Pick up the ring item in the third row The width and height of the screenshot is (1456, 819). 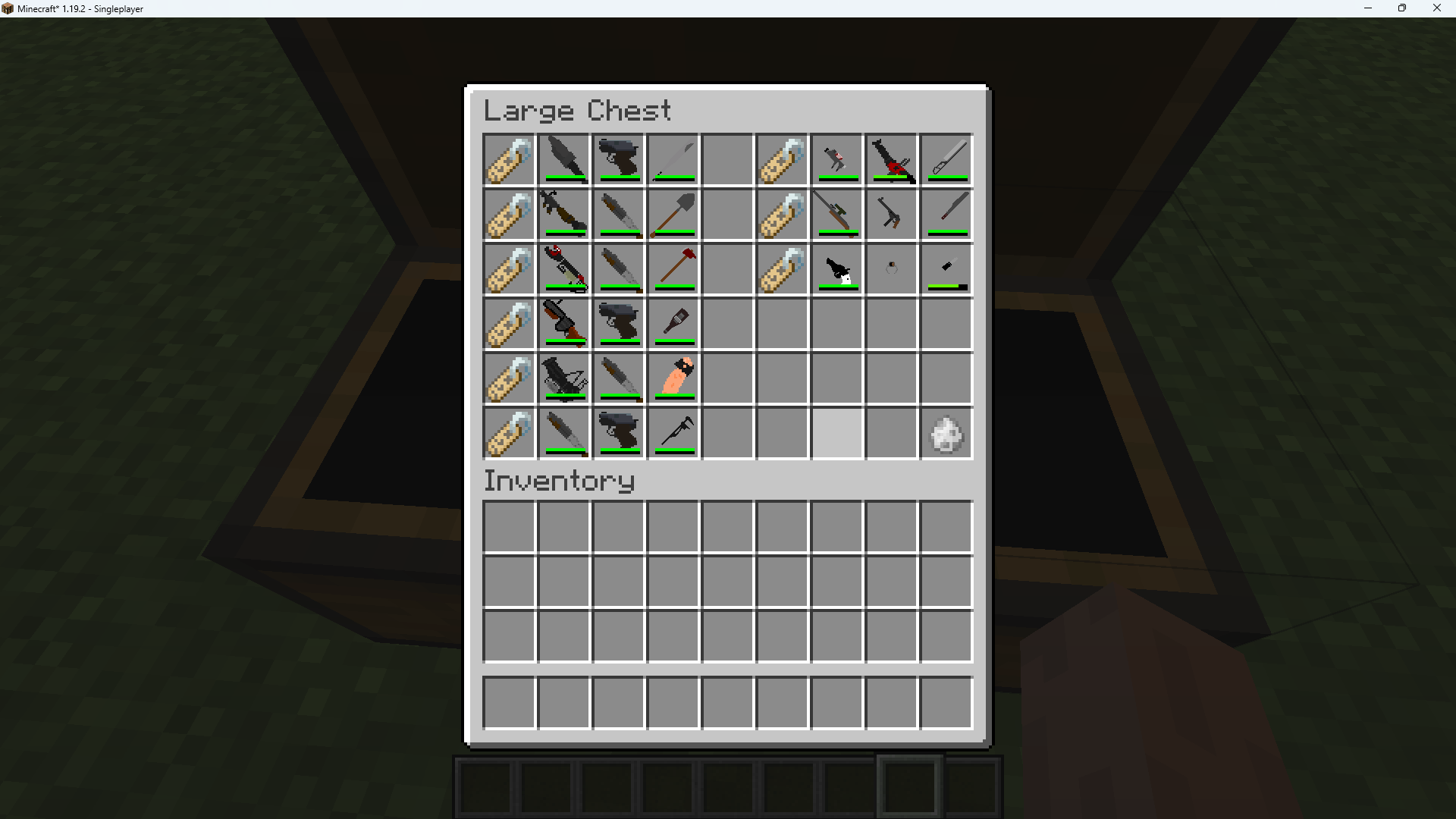point(891,269)
